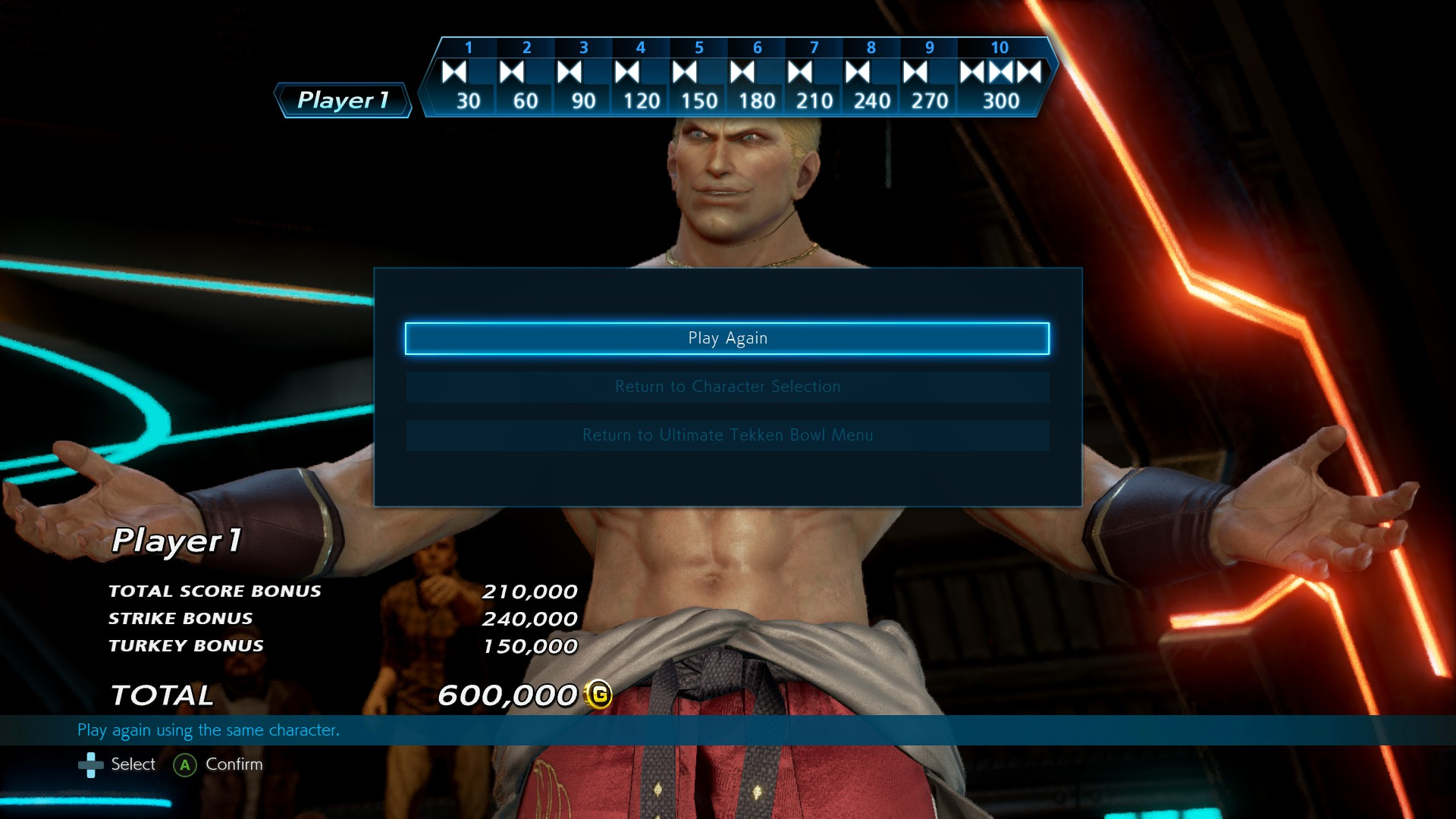This screenshot has height=819, width=1456.
Task: Choose Return to Character Selection
Action: 727,387
